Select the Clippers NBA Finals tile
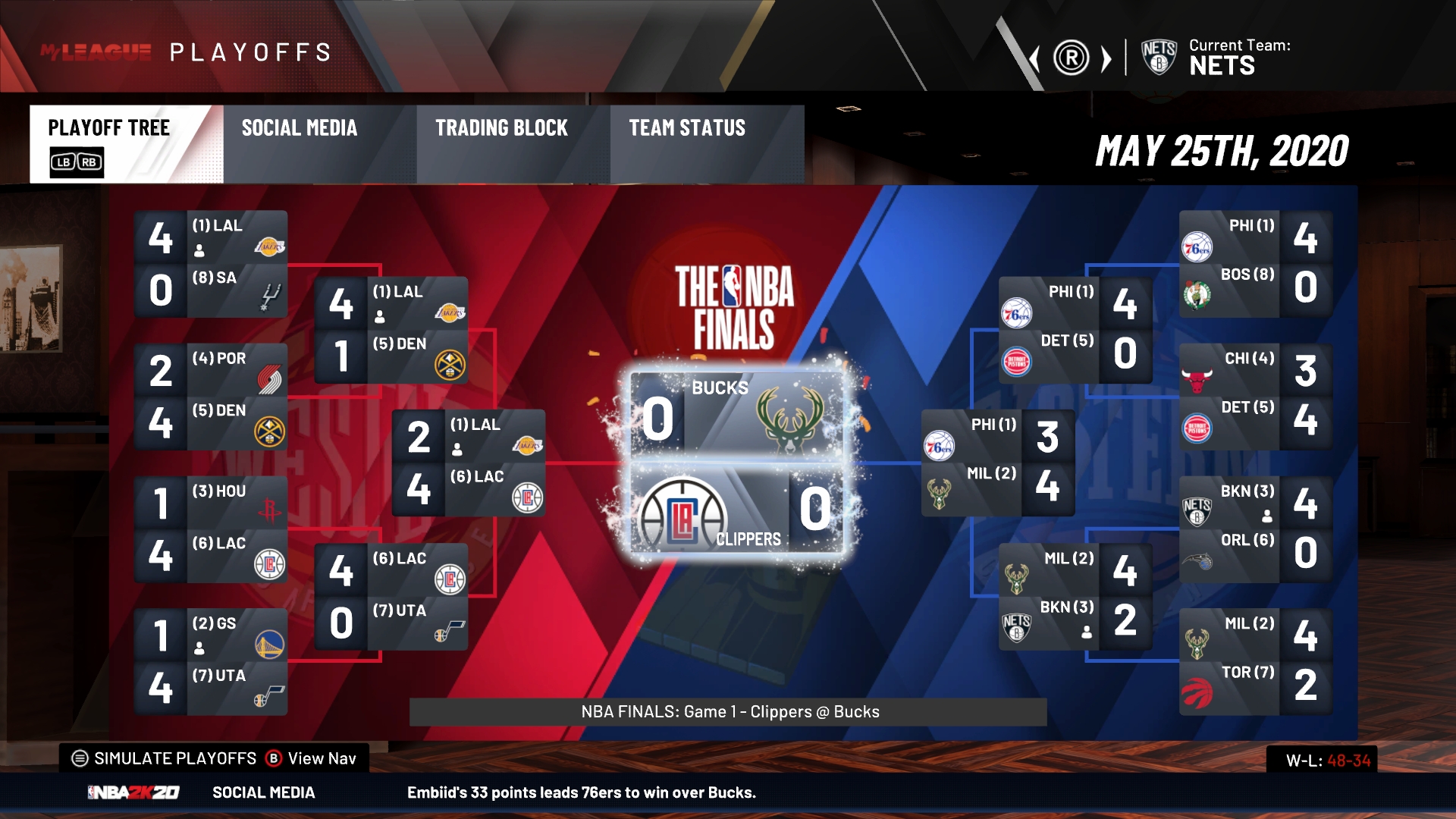Screen dimensions: 1456x819 tap(737, 507)
